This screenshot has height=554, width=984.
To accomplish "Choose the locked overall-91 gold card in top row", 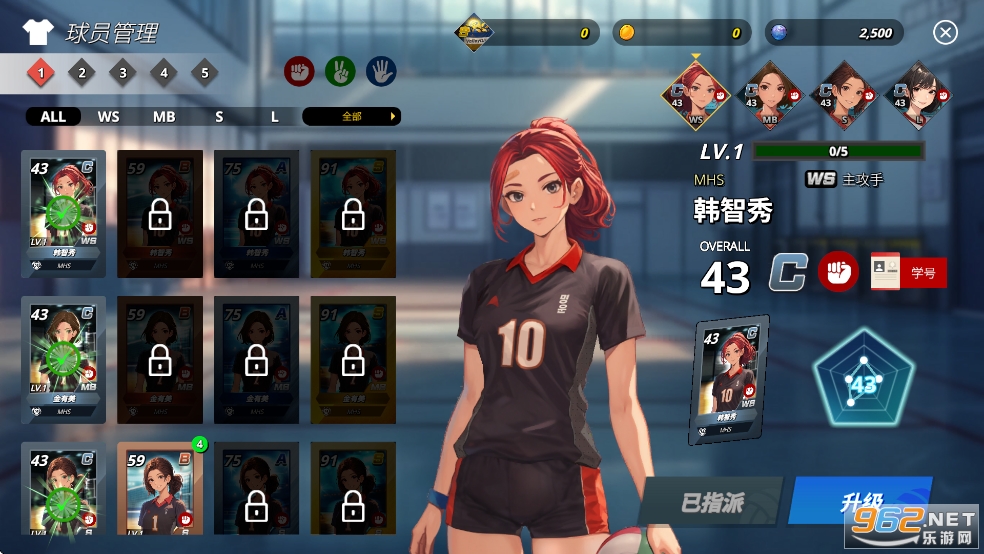I will point(352,213).
